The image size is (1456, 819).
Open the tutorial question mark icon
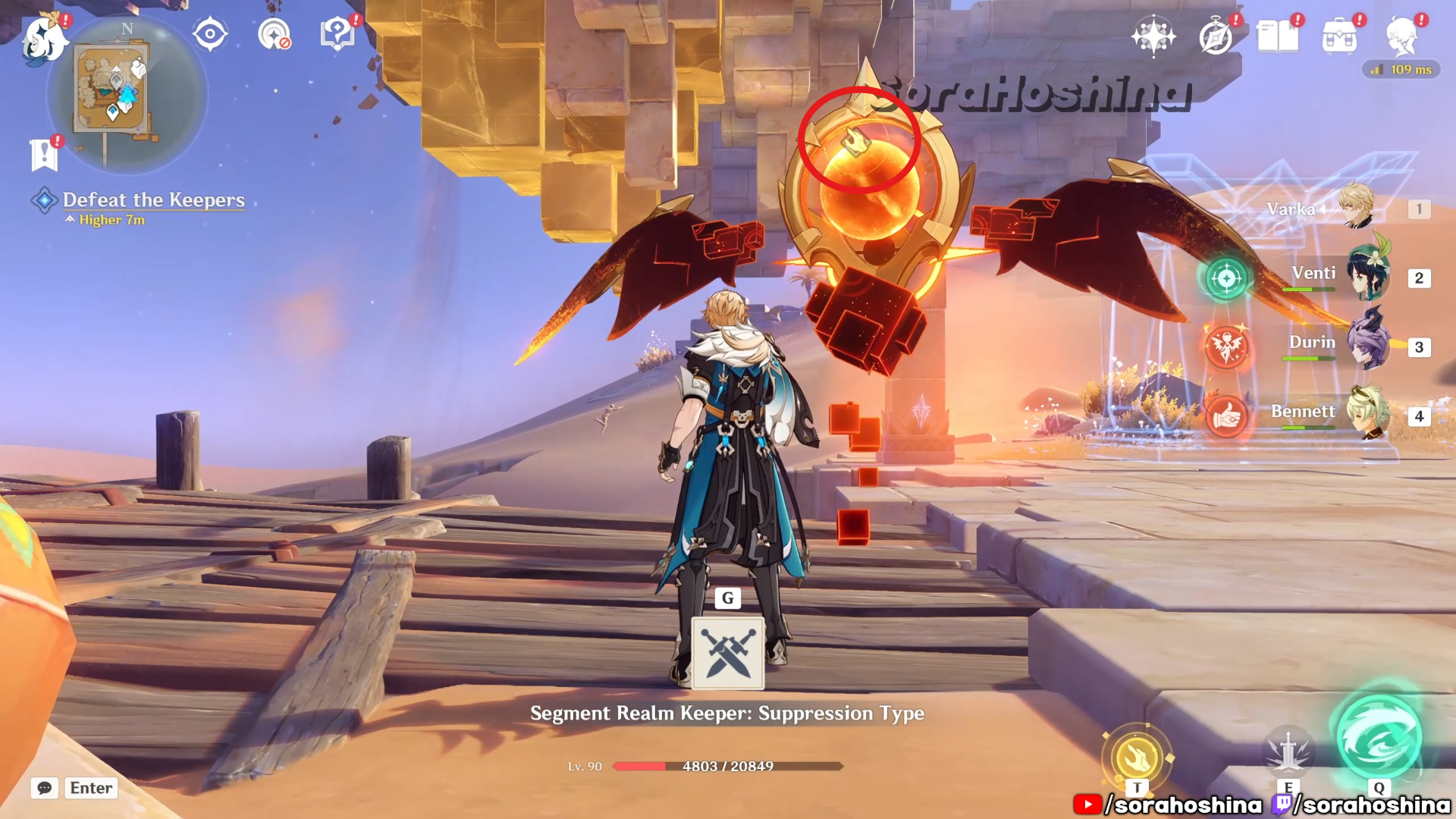click(x=337, y=35)
